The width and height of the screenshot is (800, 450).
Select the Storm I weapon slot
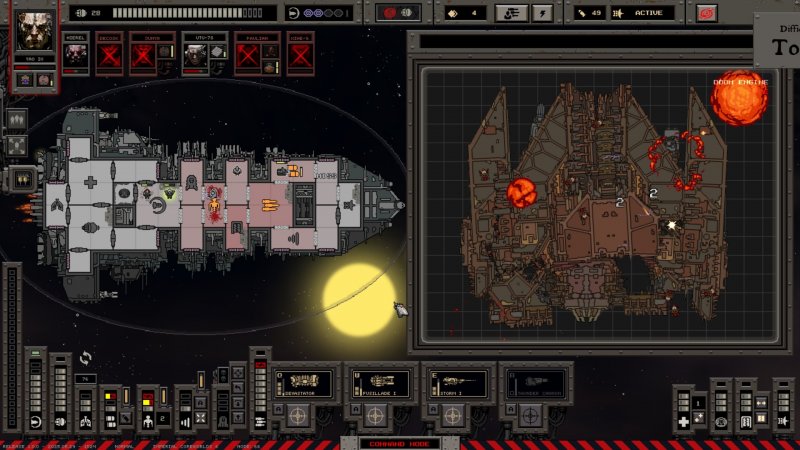(459, 383)
